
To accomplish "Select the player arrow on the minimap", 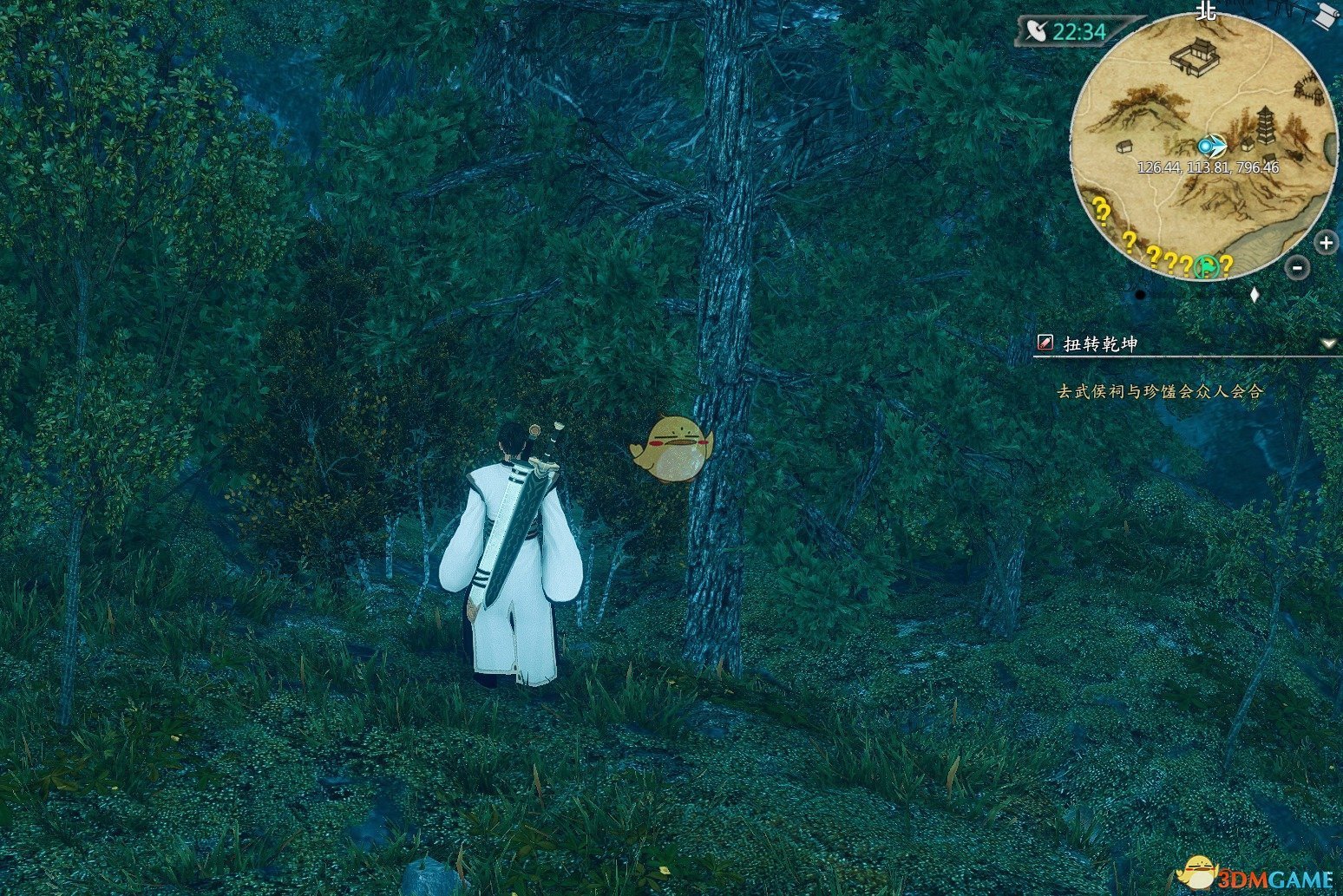I will [1213, 146].
